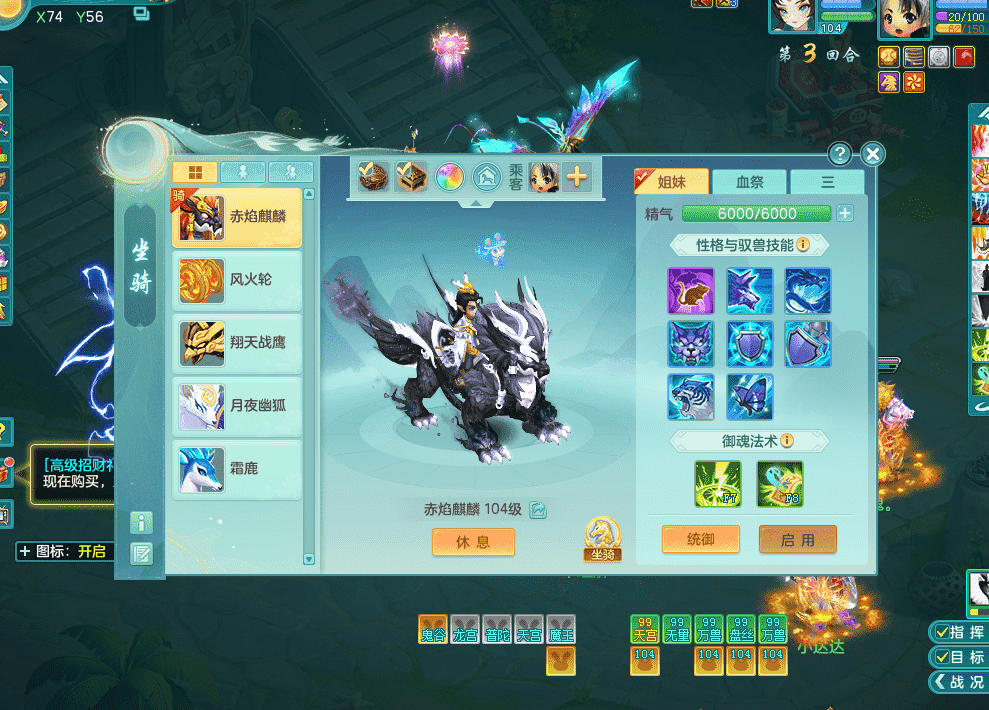This screenshot has width=989, height=710.
Task: Switch to the 姐妹 tab
Action: pyautogui.click(x=674, y=182)
